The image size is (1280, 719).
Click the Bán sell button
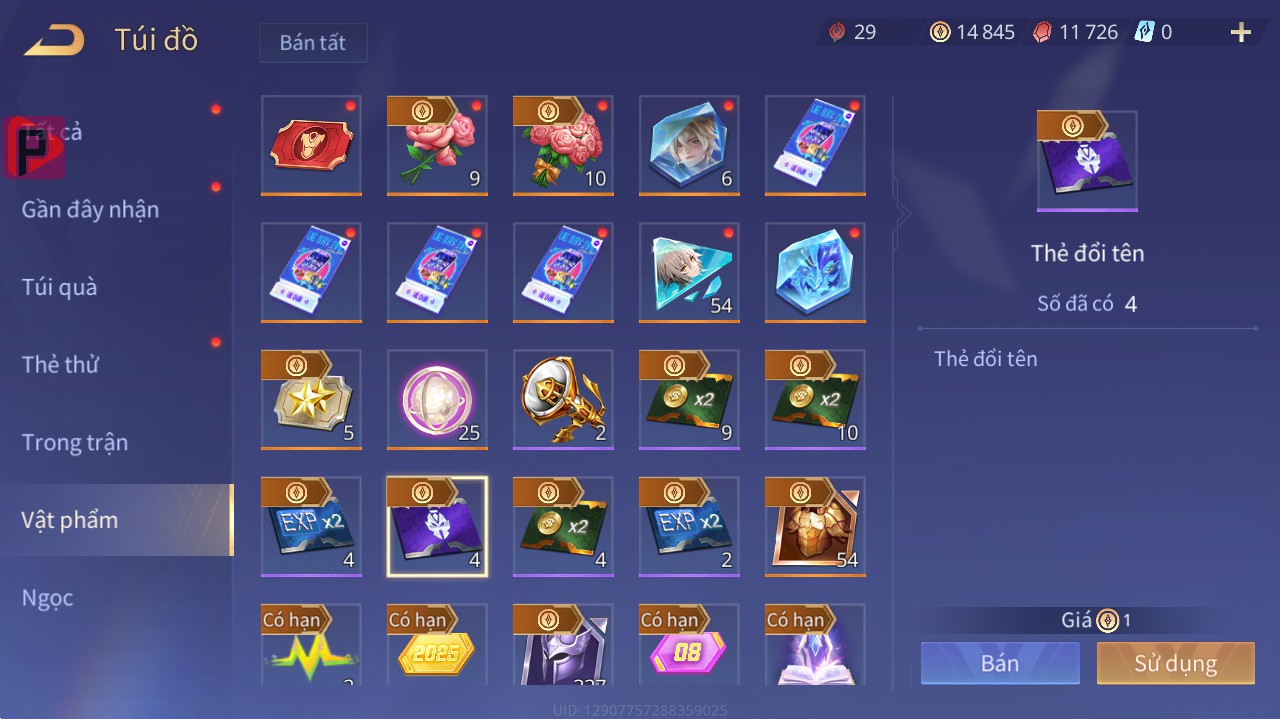coord(1000,663)
